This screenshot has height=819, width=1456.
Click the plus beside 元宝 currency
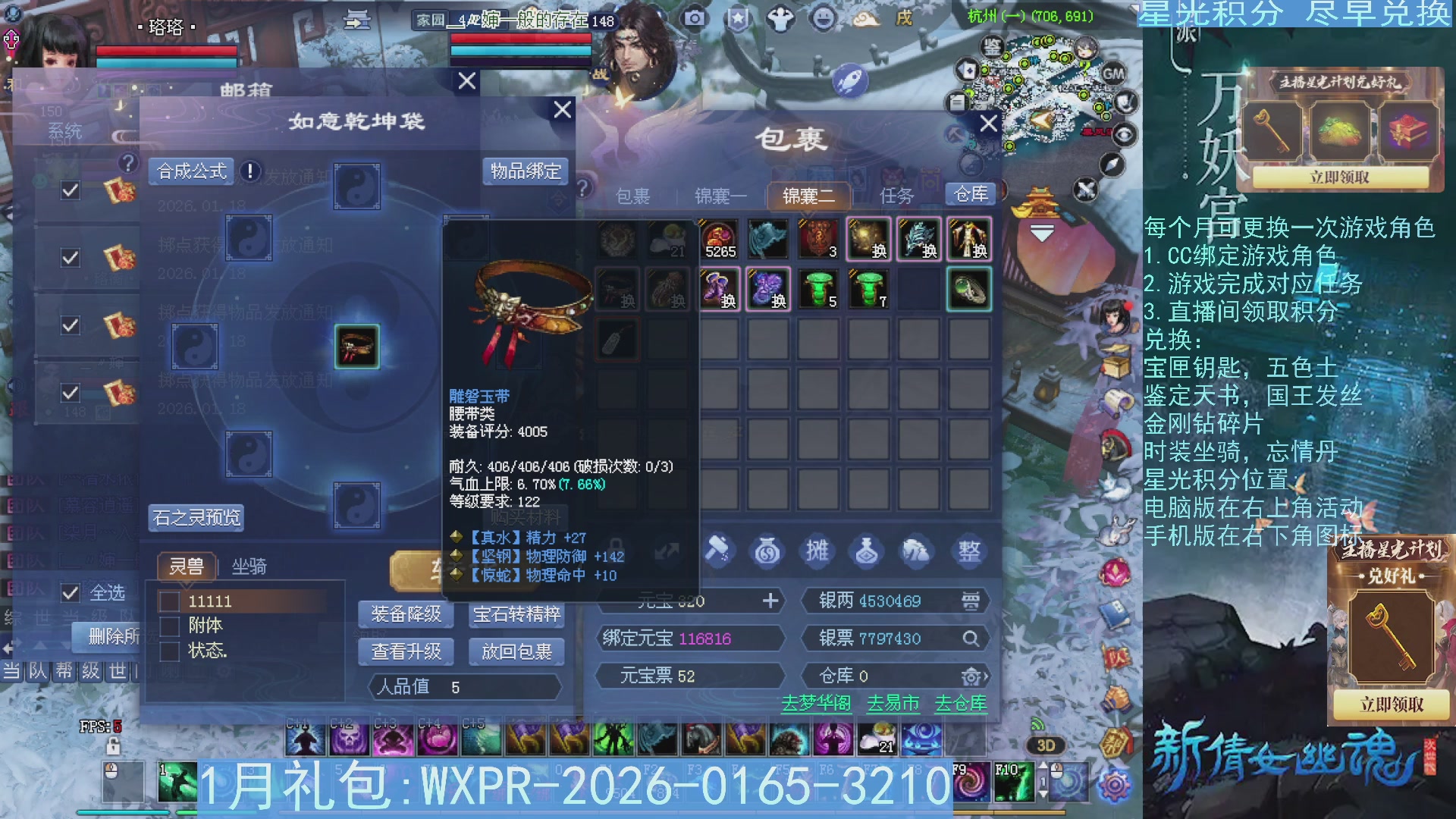tap(772, 601)
